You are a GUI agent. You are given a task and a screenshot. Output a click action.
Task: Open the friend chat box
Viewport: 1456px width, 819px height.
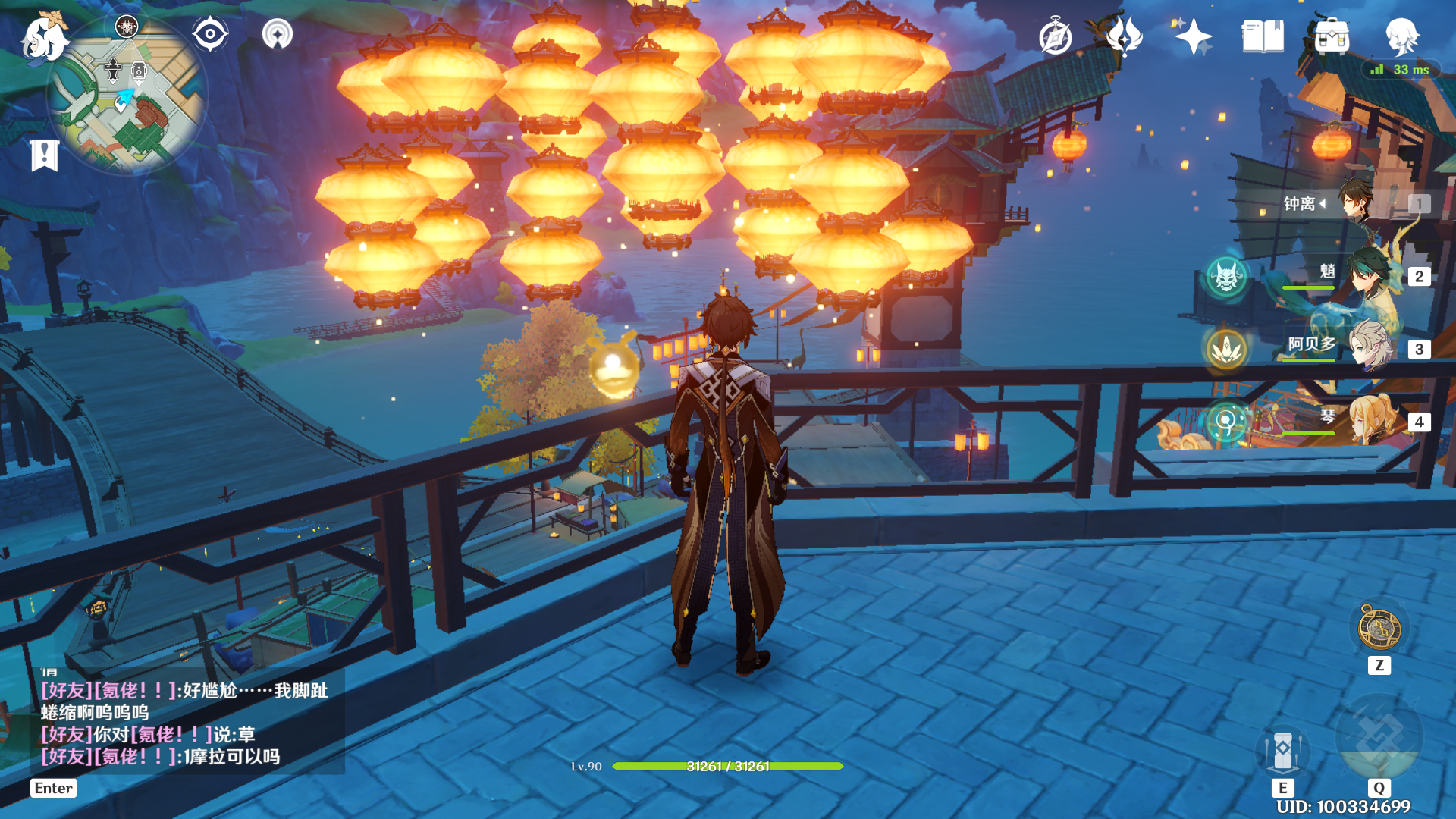[186, 723]
